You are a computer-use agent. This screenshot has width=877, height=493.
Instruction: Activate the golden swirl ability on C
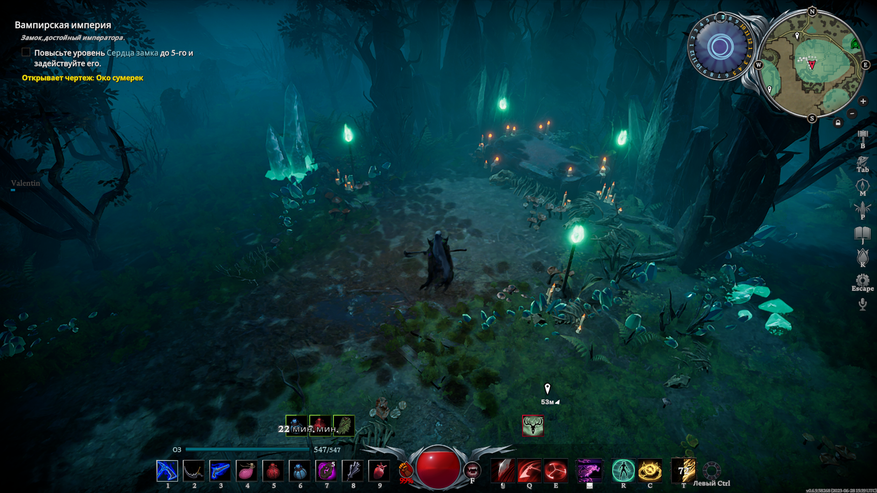pos(650,470)
